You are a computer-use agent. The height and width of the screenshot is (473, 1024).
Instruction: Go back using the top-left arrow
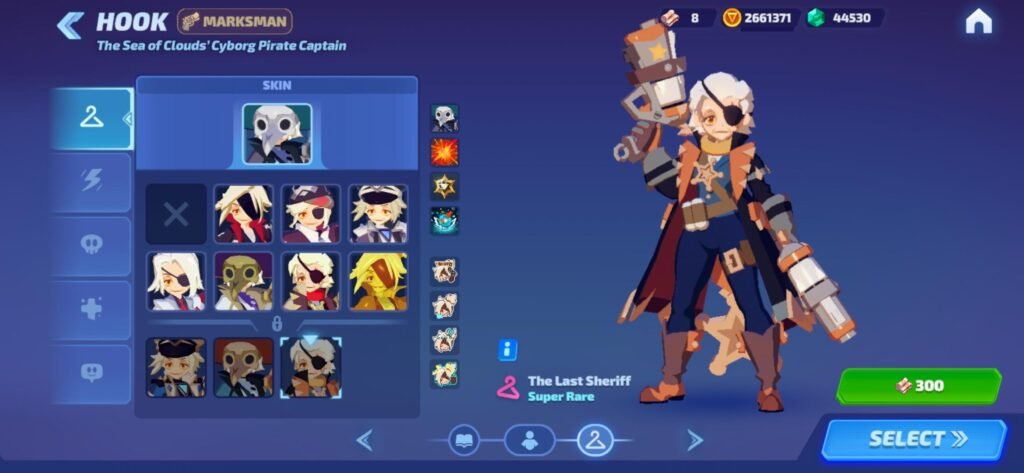click(x=70, y=25)
